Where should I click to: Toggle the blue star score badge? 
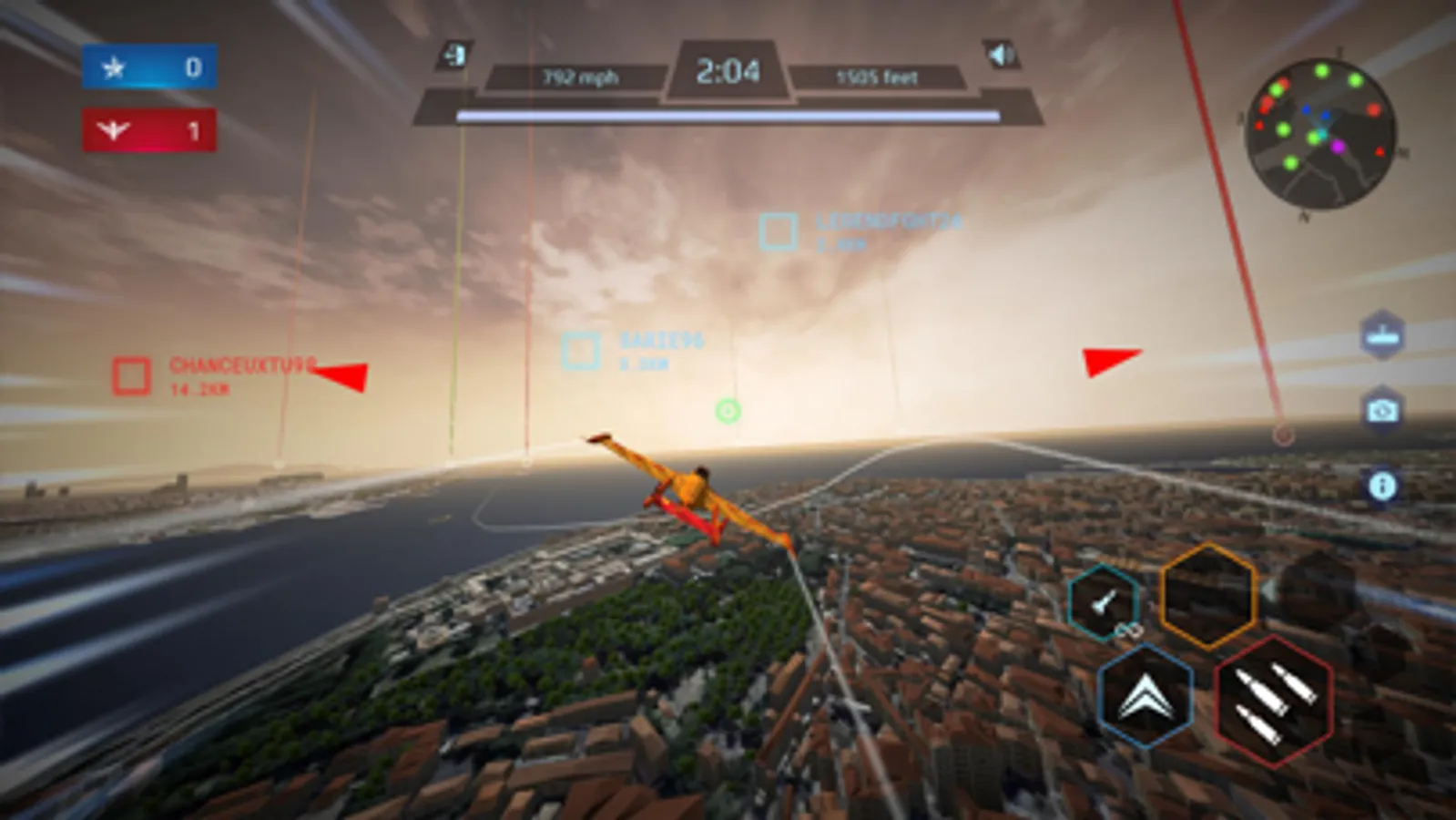point(148,67)
